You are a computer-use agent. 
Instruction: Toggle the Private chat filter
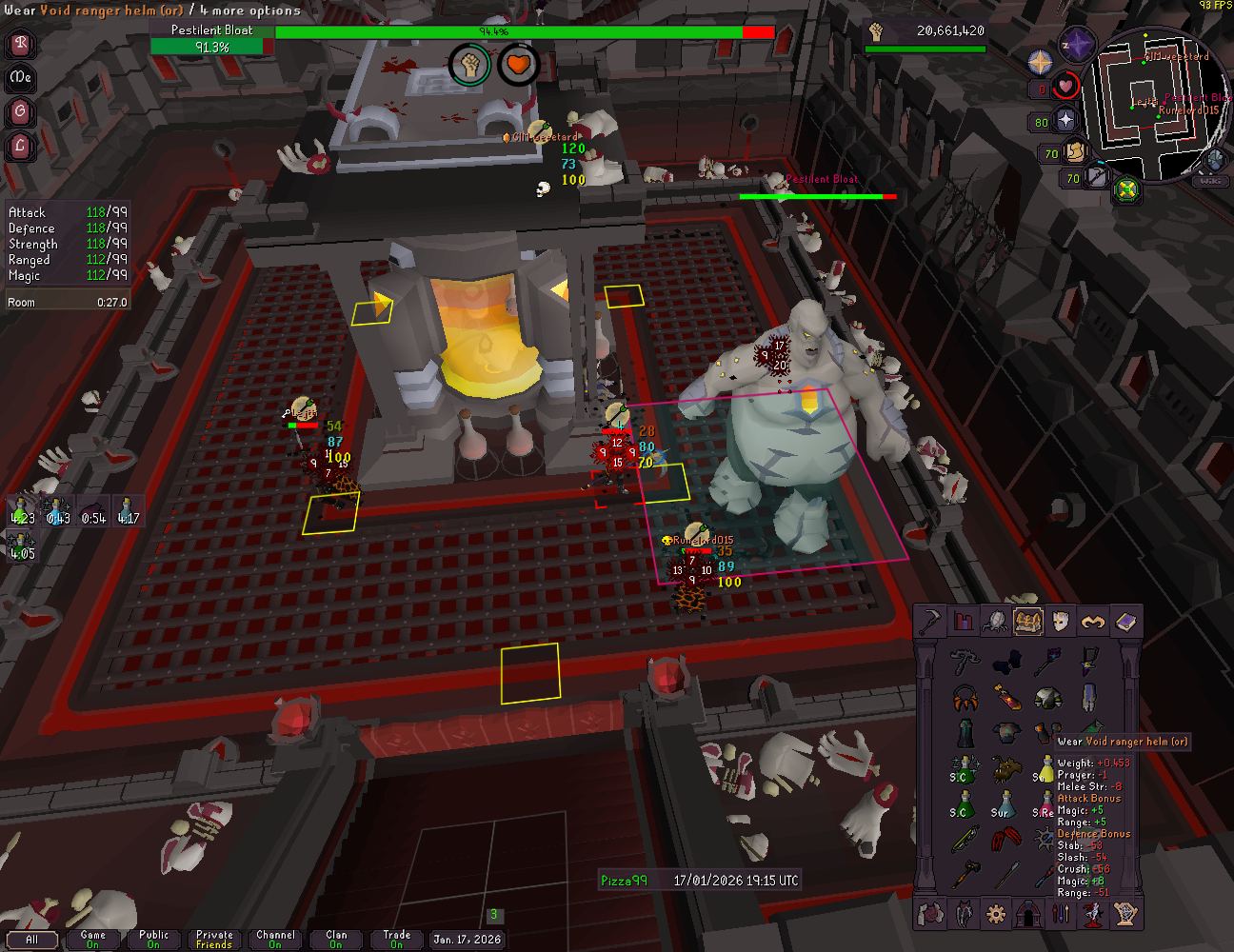point(214,940)
